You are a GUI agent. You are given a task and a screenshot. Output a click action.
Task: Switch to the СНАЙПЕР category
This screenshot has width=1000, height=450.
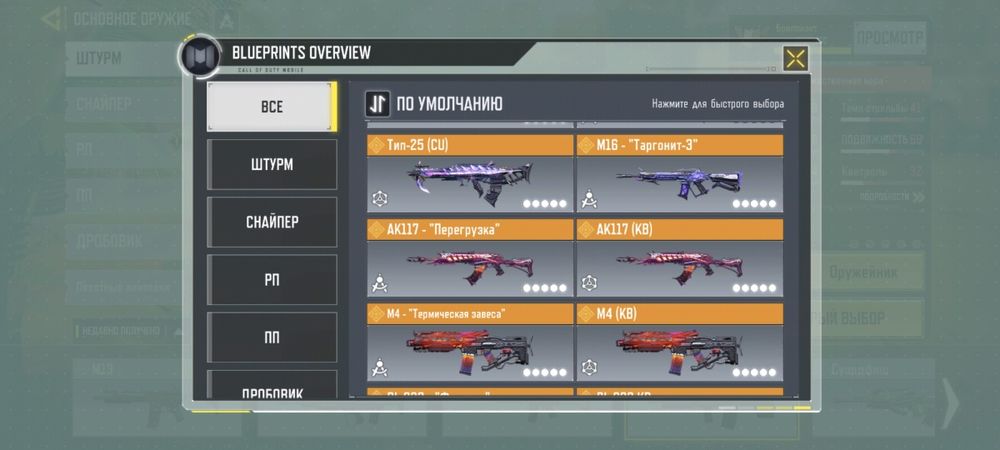click(271, 222)
